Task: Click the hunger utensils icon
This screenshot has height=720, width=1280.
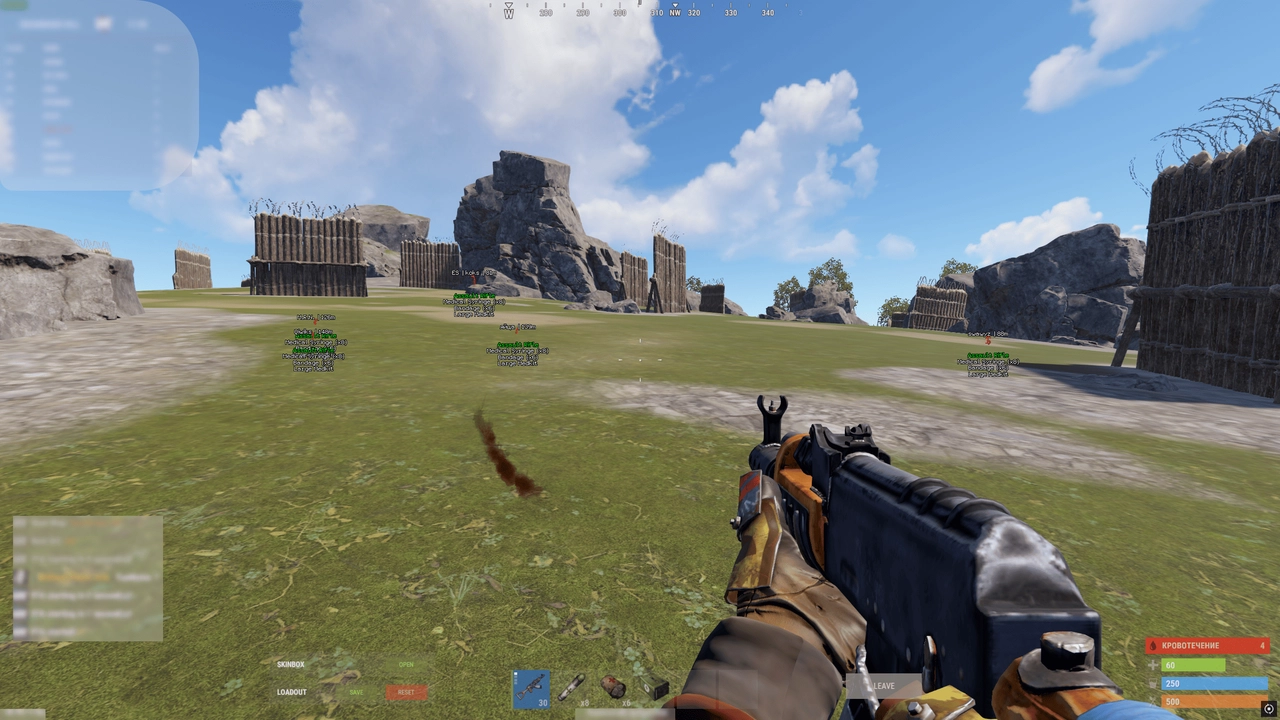Action: coord(1152,702)
